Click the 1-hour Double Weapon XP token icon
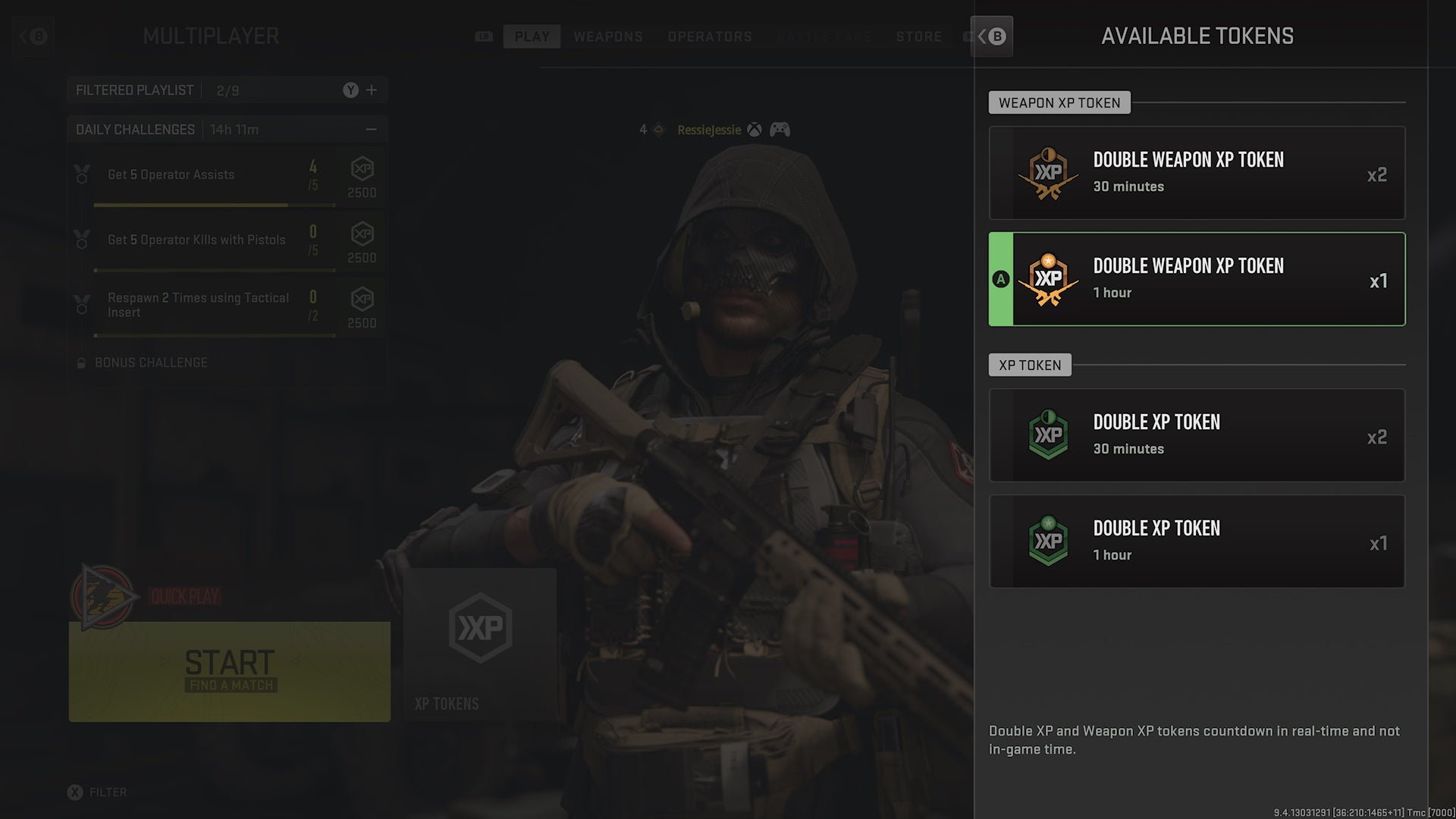Viewport: 1456px width, 819px height. (1049, 279)
